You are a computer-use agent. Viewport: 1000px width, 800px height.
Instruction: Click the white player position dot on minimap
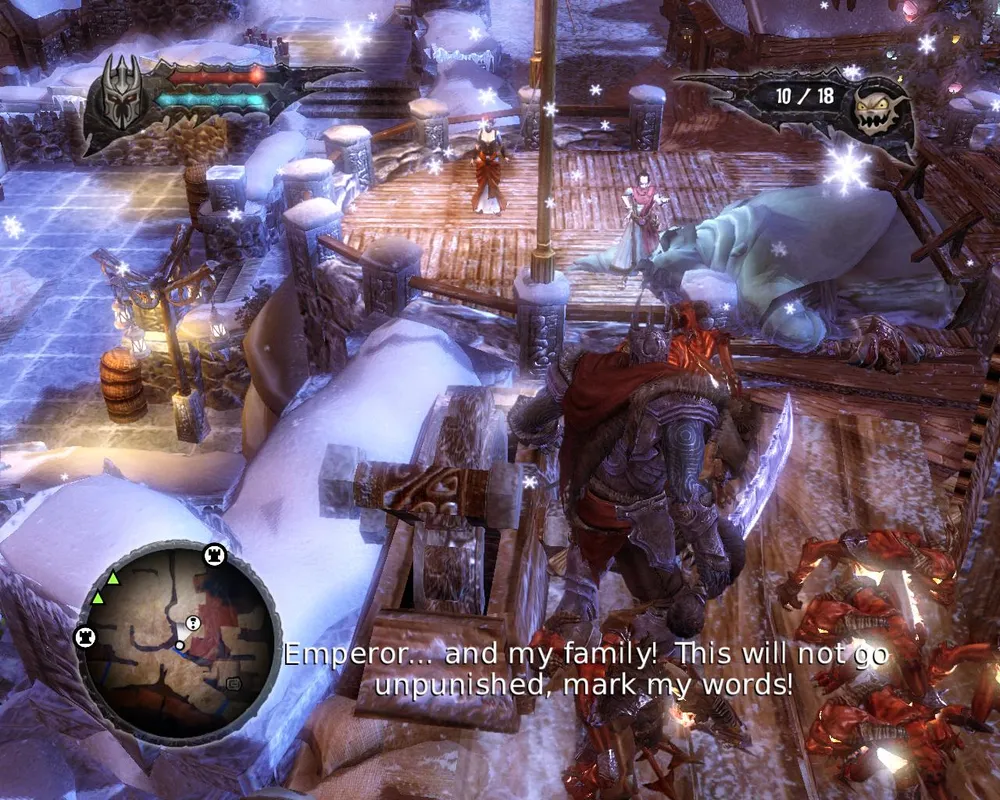tap(180, 646)
